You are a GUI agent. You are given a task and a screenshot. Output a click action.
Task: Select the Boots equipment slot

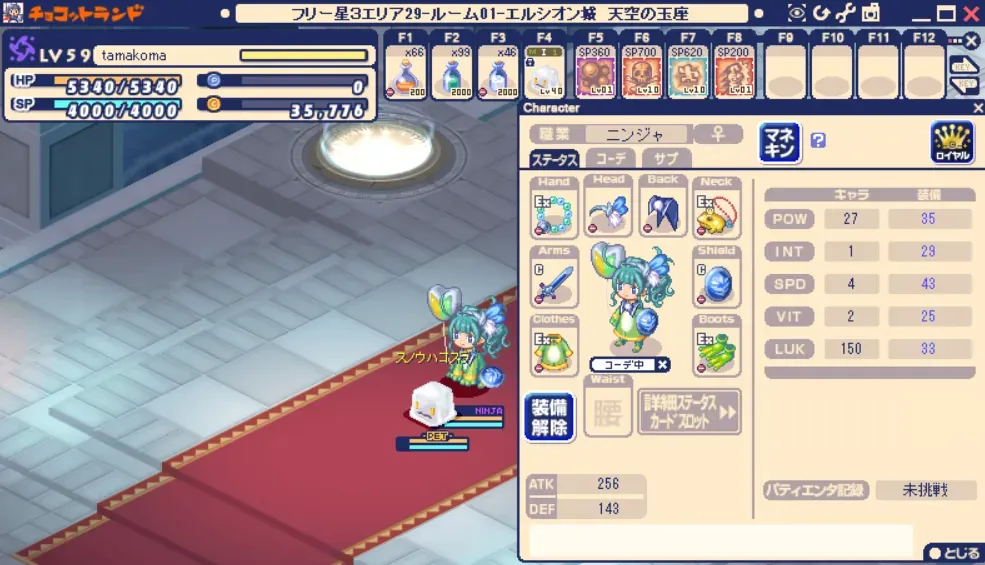717,351
